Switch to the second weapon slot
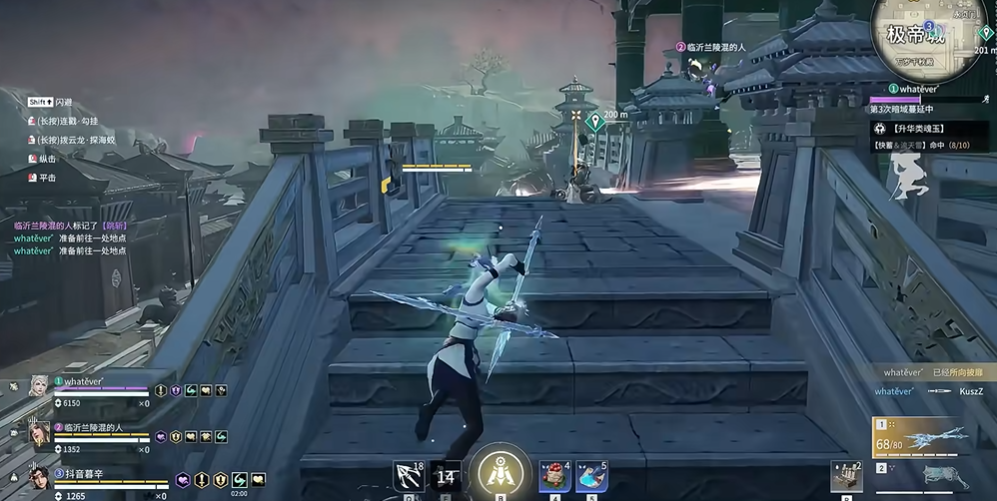The height and width of the screenshot is (501, 997). point(921,477)
